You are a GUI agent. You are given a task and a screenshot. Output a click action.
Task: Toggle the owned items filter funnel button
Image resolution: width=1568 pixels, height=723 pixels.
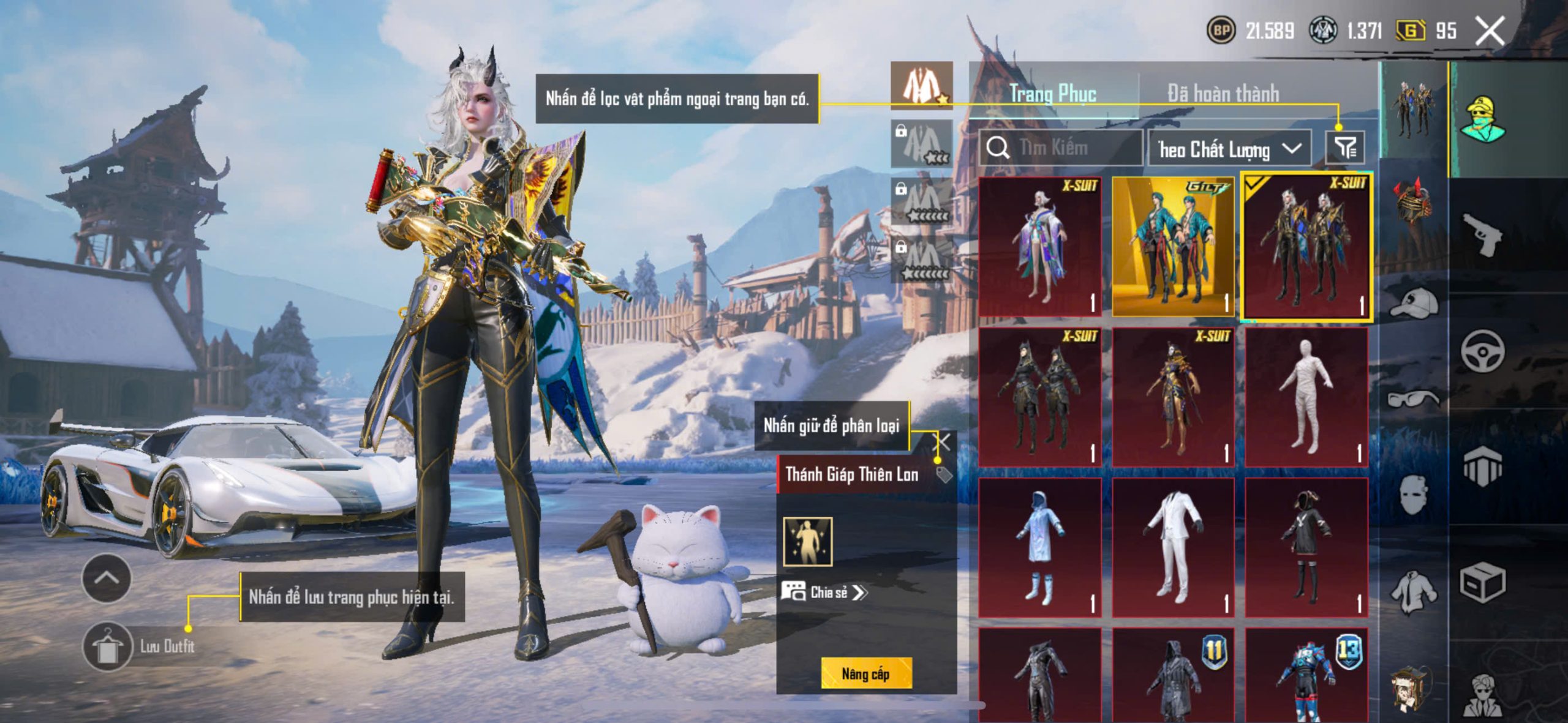(x=1345, y=148)
